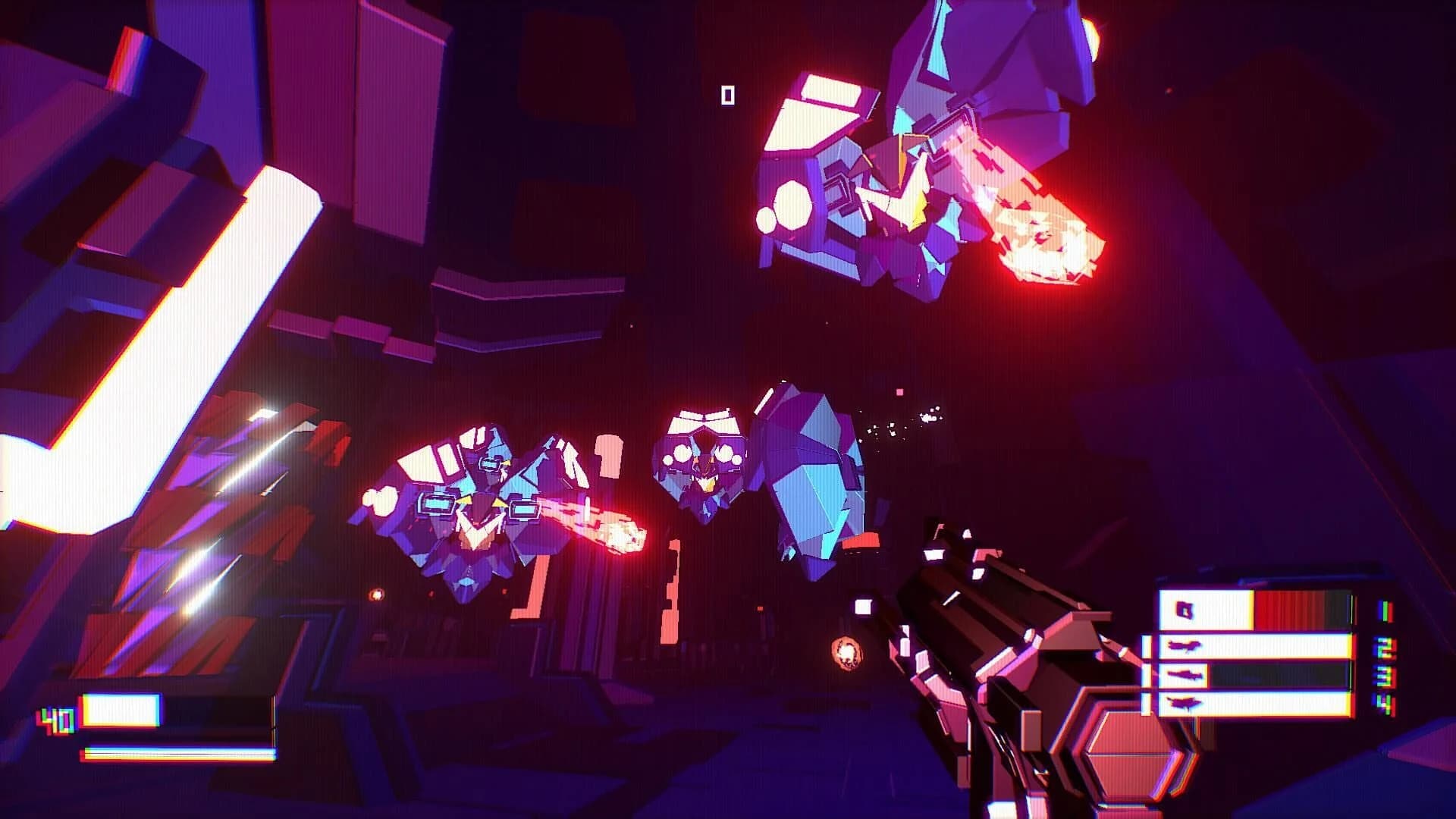Select the shotgun silhouette icon in slot 3
This screenshot has height=819, width=1456.
pos(1185,676)
